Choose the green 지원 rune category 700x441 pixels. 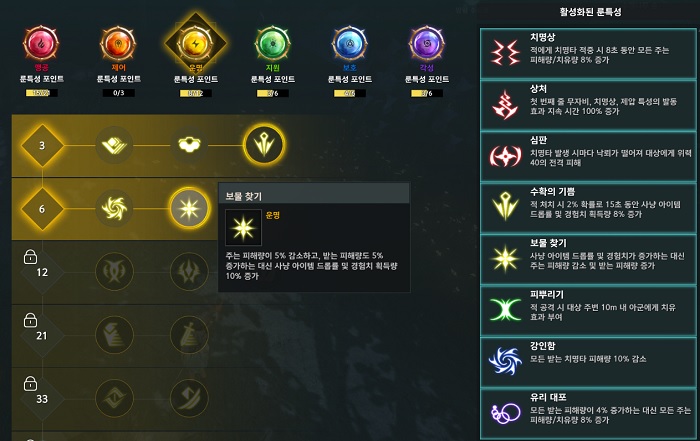270,45
